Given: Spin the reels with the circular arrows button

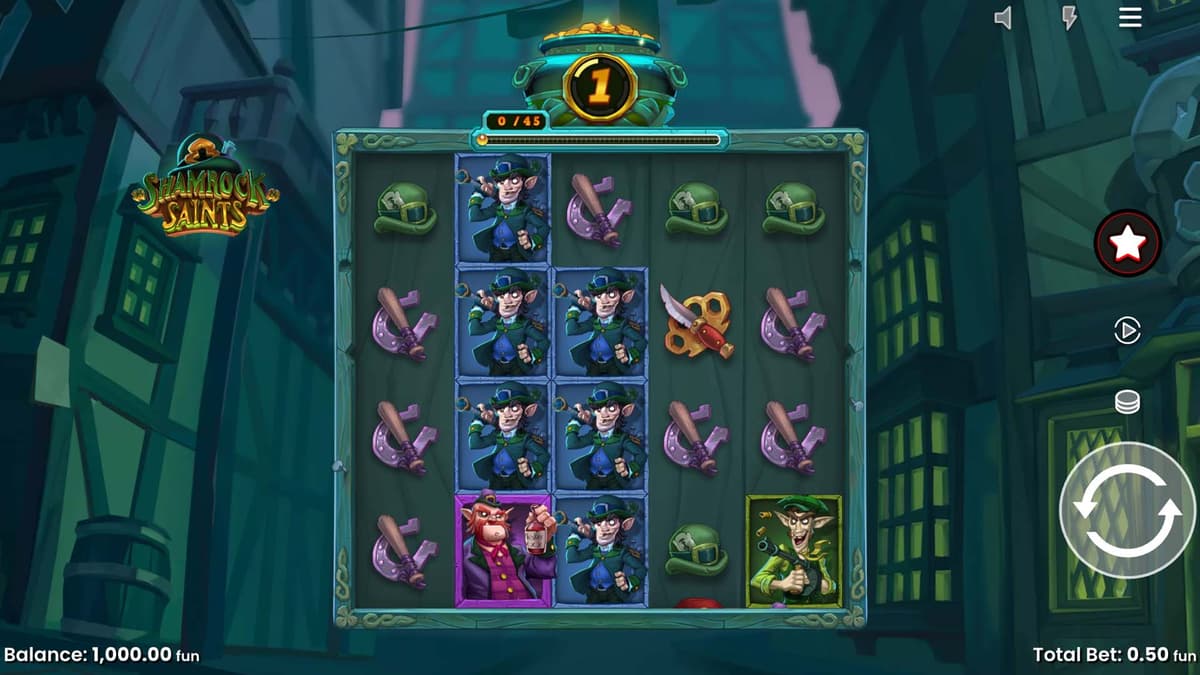Looking at the screenshot, I should pos(1127,509).
